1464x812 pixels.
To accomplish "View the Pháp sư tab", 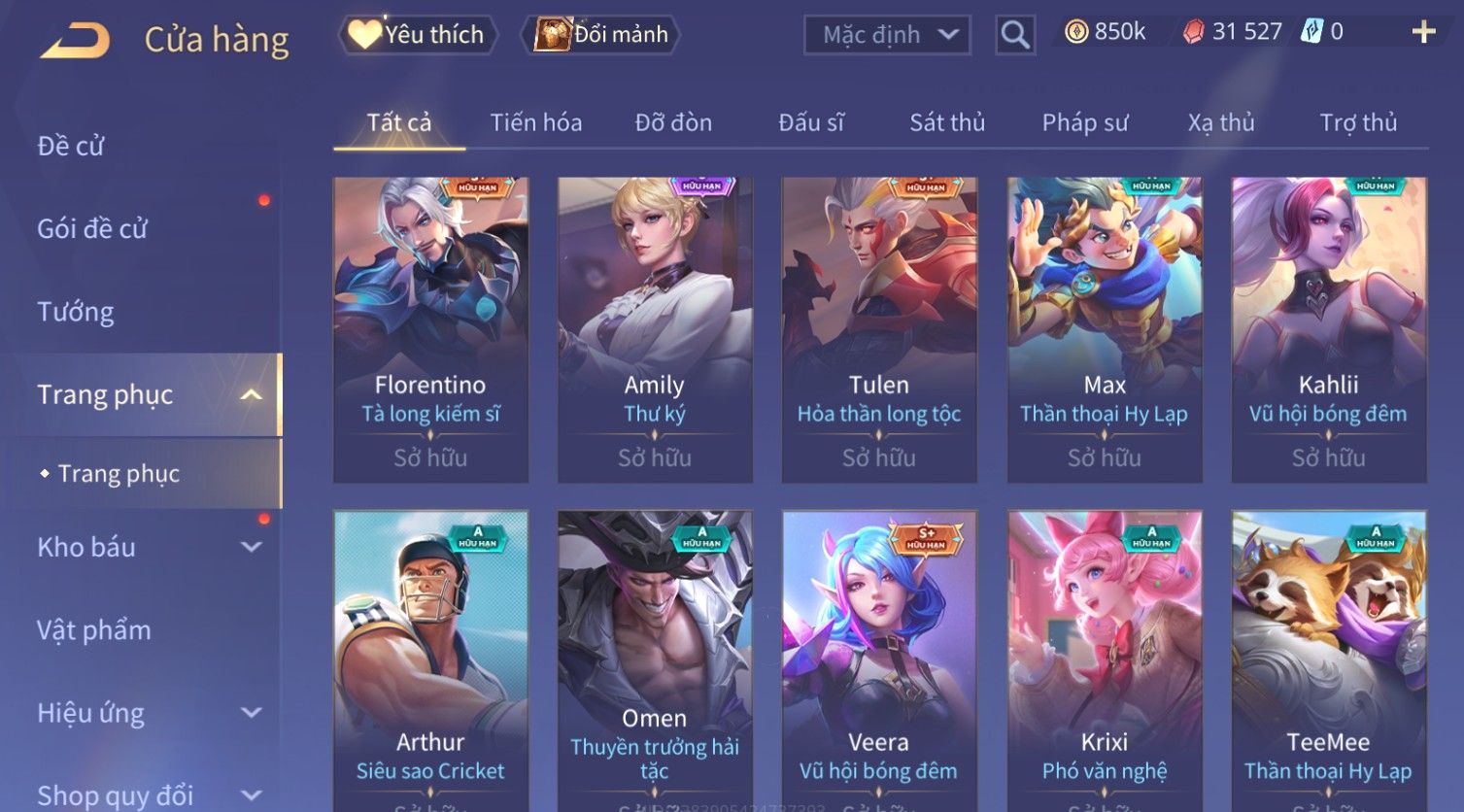I will 1085,122.
